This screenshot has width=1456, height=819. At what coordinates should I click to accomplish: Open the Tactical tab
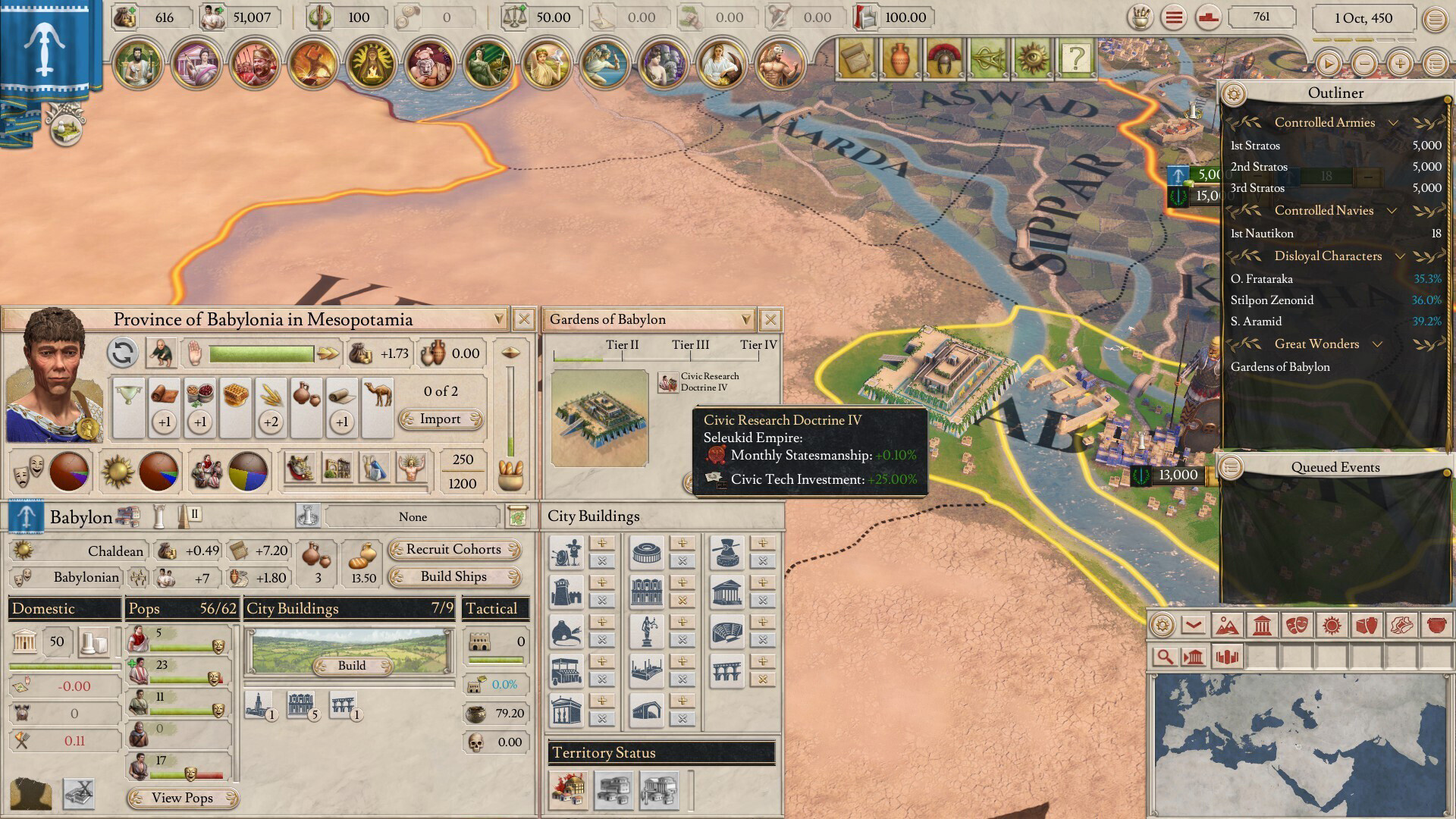[x=495, y=608]
